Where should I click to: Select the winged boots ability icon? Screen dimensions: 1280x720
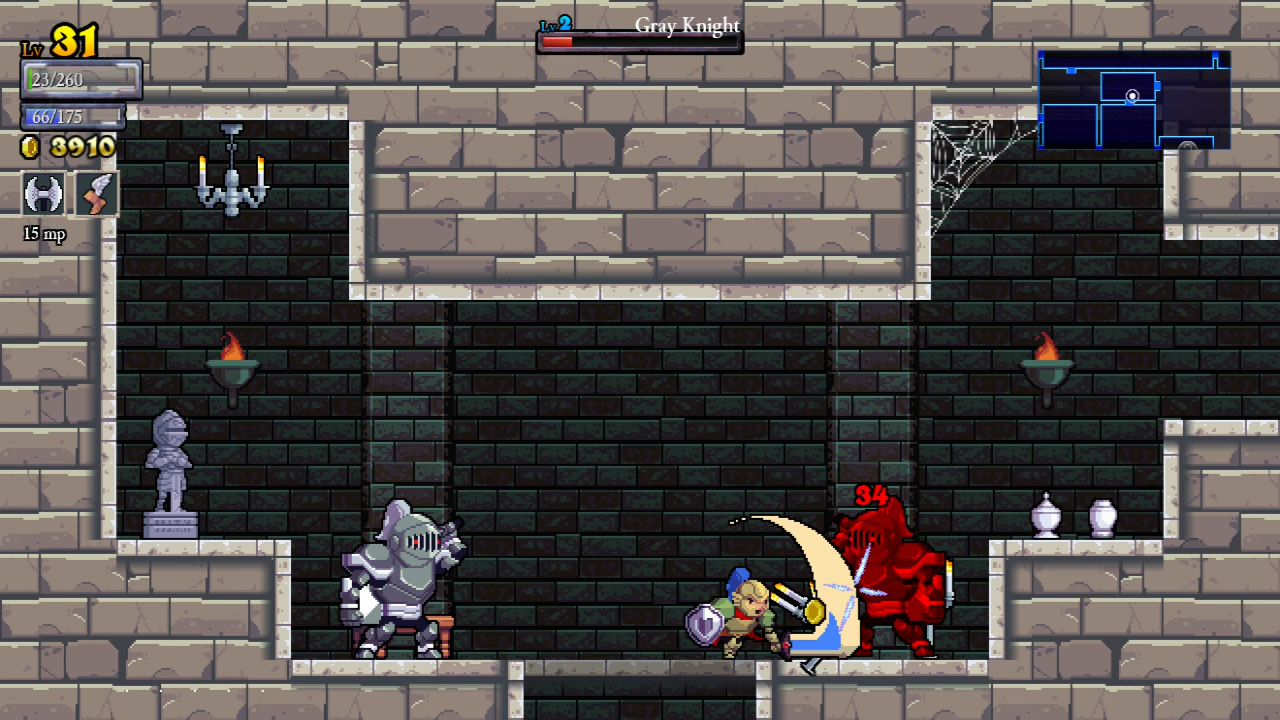pos(96,194)
